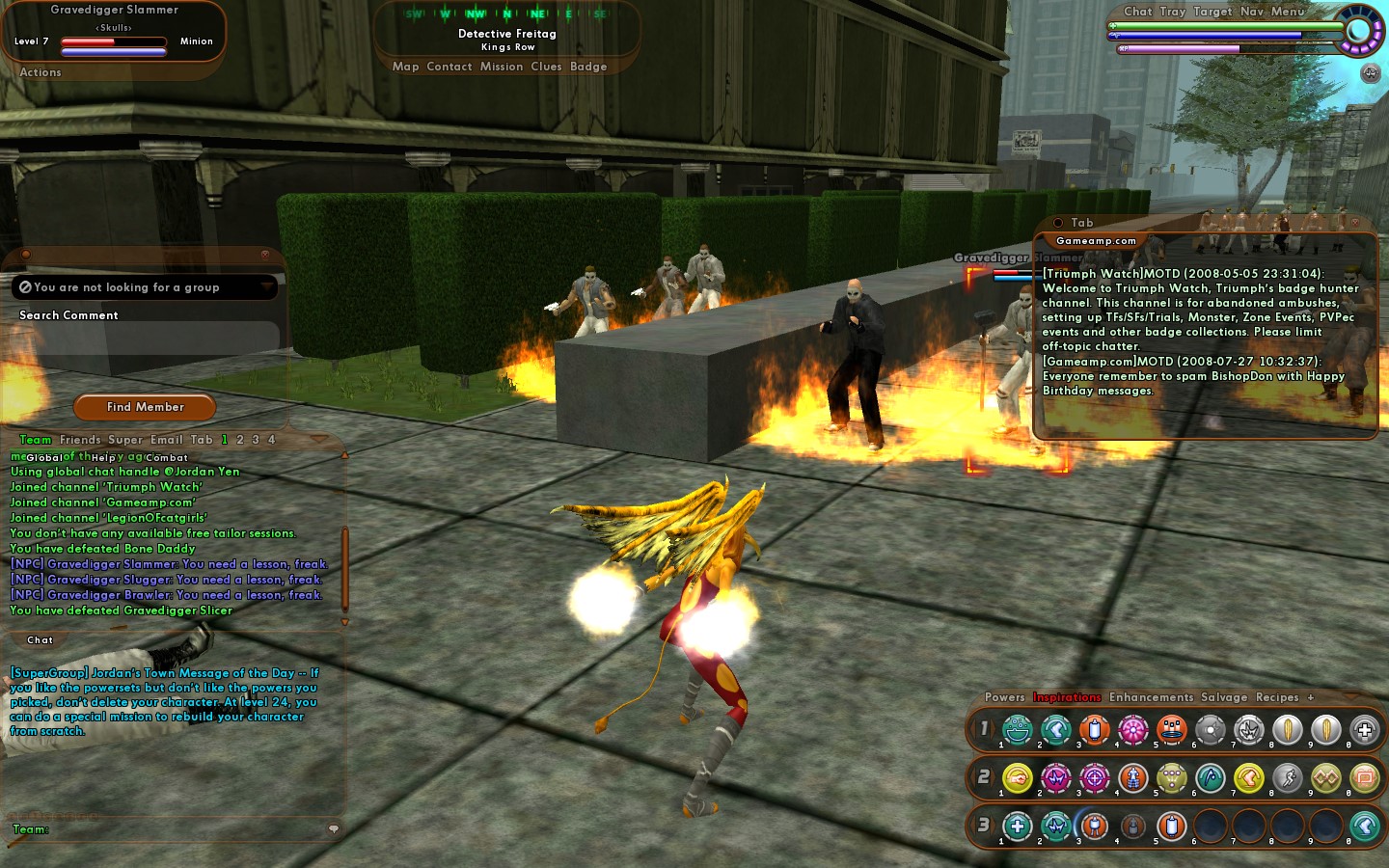
Task: Open the main Menu in top bar
Action: [1288, 12]
